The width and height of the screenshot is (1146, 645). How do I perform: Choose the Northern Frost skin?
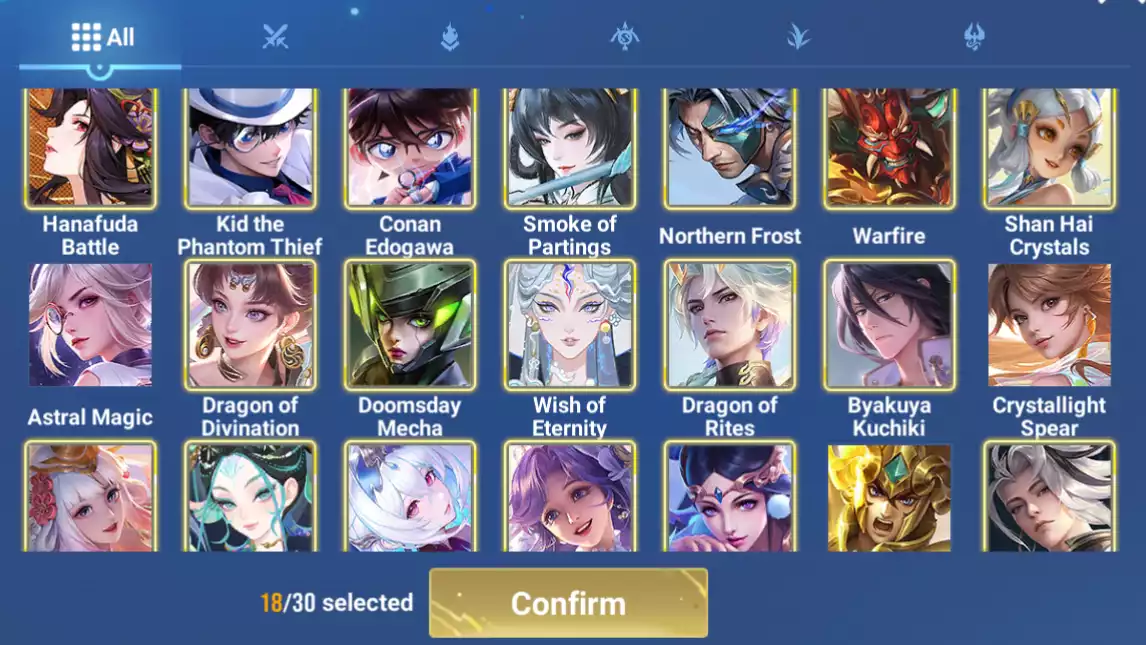(730, 147)
